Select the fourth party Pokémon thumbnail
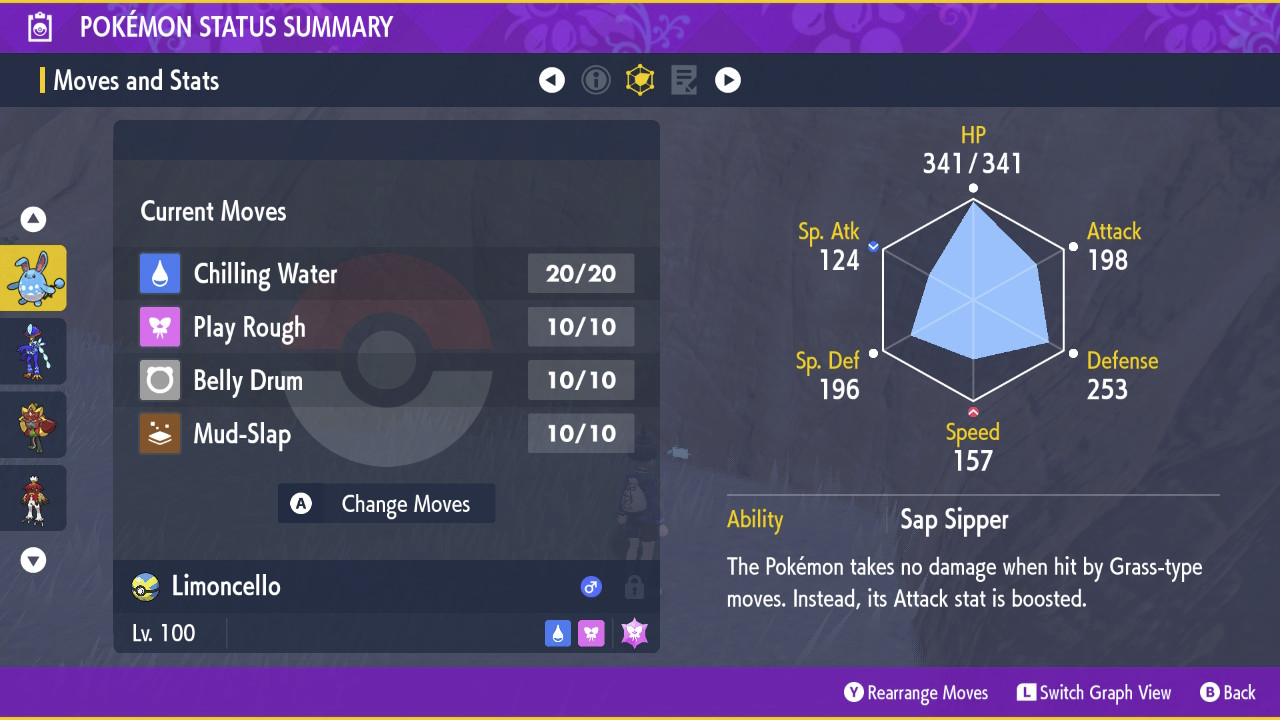The width and height of the screenshot is (1280, 720). 34,497
